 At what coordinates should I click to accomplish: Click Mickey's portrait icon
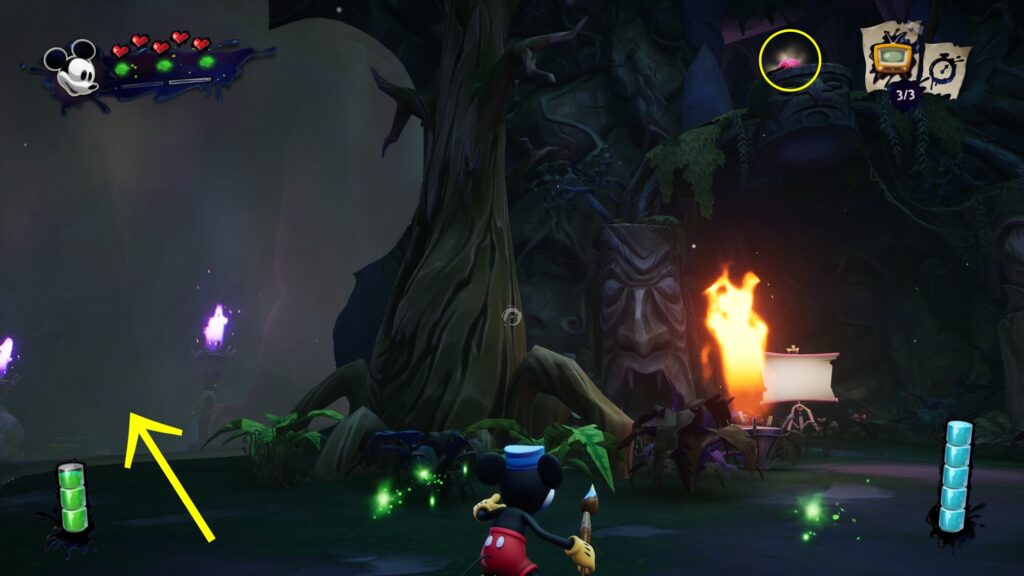(73, 69)
